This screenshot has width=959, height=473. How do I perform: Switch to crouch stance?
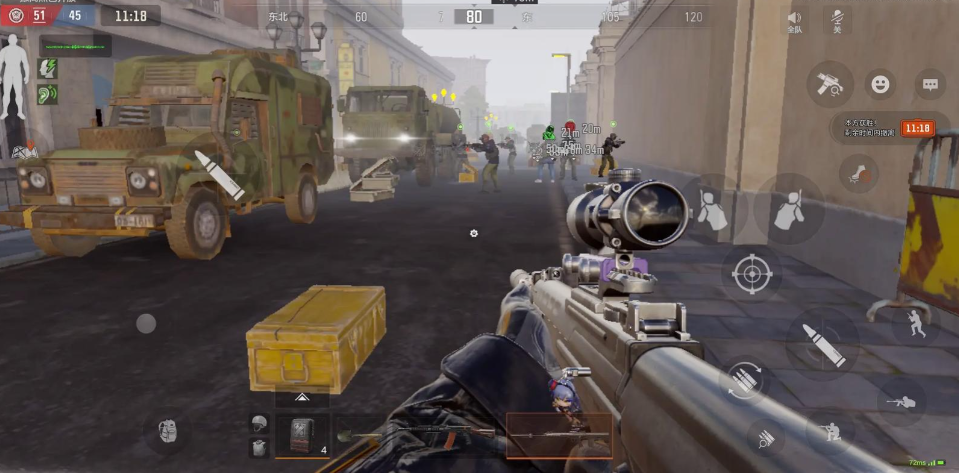(x=831, y=432)
